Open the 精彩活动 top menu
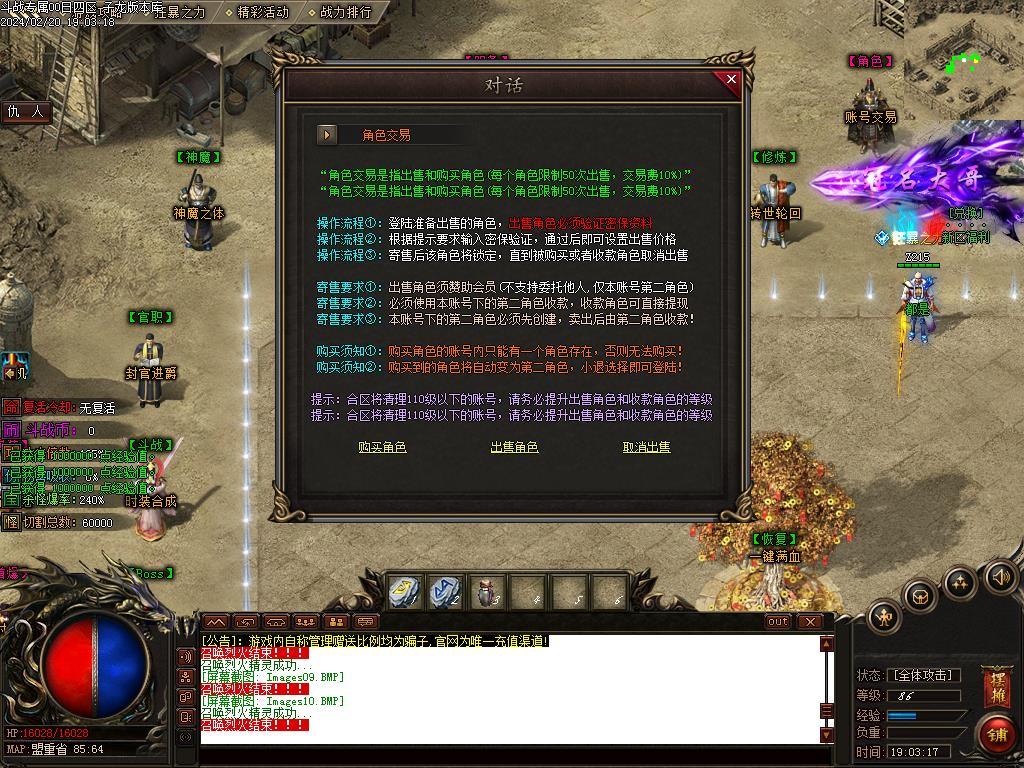The width and height of the screenshot is (1024, 768). point(263,12)
